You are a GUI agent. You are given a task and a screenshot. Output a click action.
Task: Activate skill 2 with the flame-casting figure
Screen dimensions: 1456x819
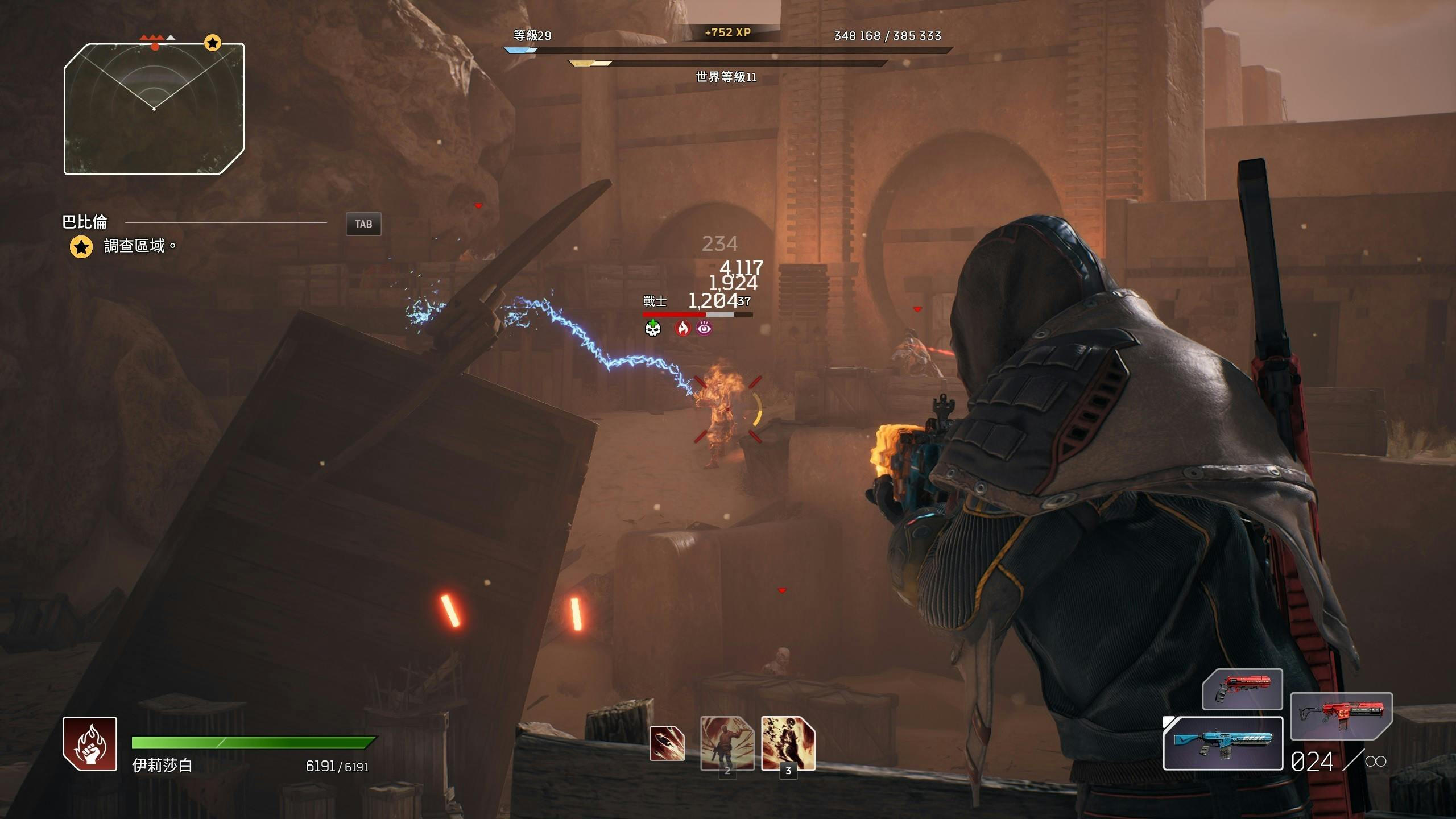coord(727,743)
